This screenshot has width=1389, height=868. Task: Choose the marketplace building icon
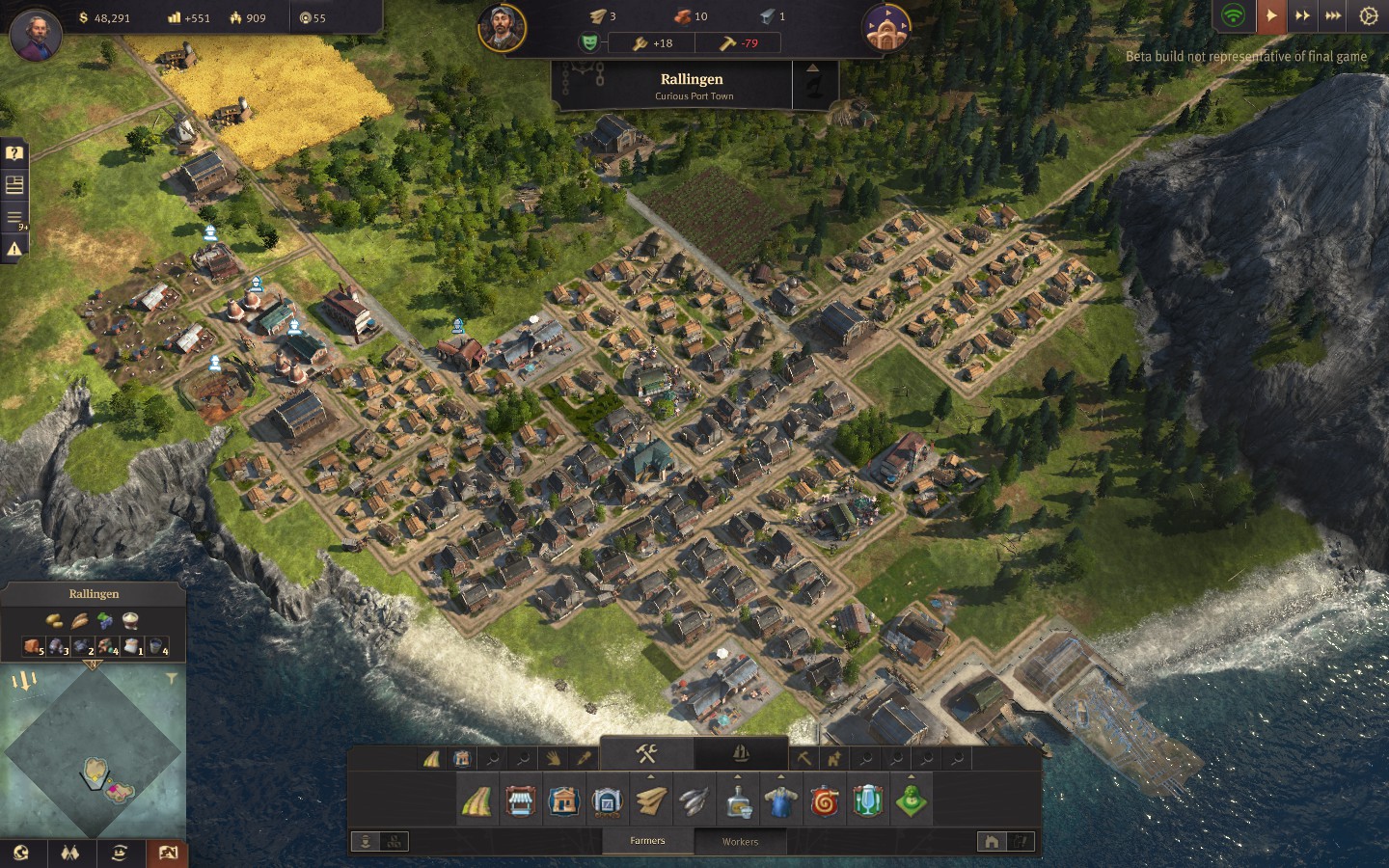[520, 801]
